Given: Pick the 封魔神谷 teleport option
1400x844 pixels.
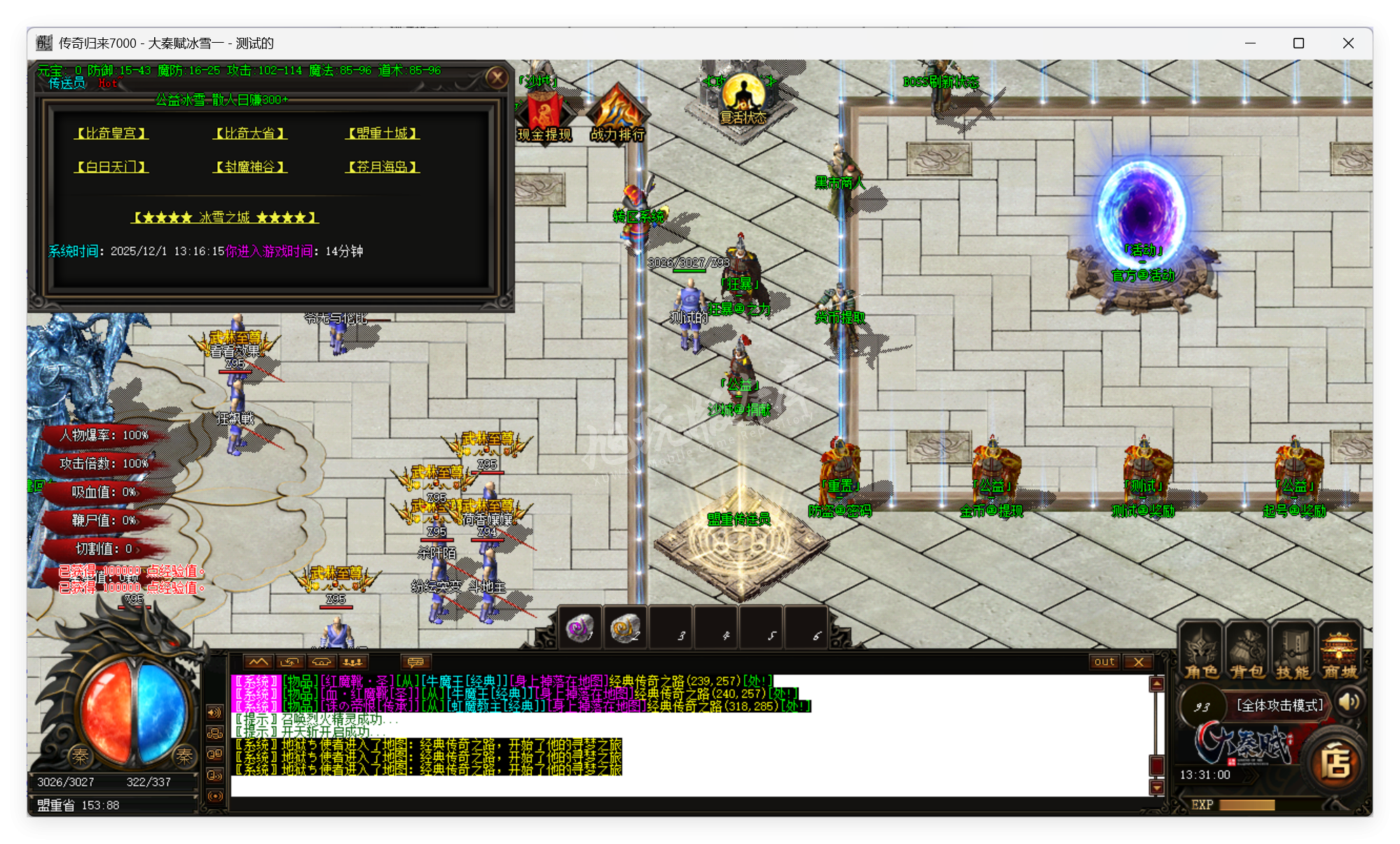Looking at the screenshot, I should [x=250, y=167].
